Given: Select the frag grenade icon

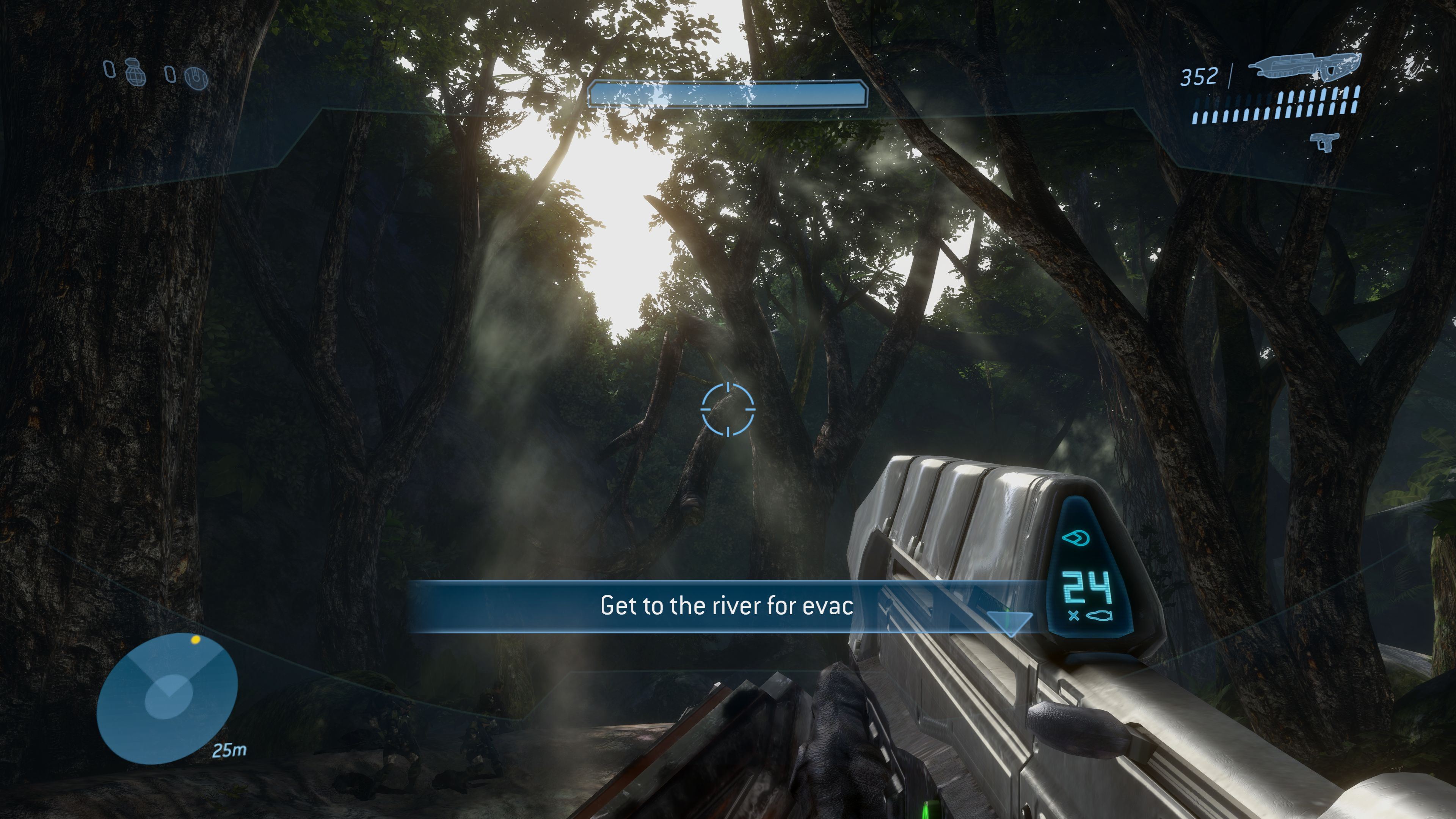Looking at the screenshot, I should (x=136, y=72).
